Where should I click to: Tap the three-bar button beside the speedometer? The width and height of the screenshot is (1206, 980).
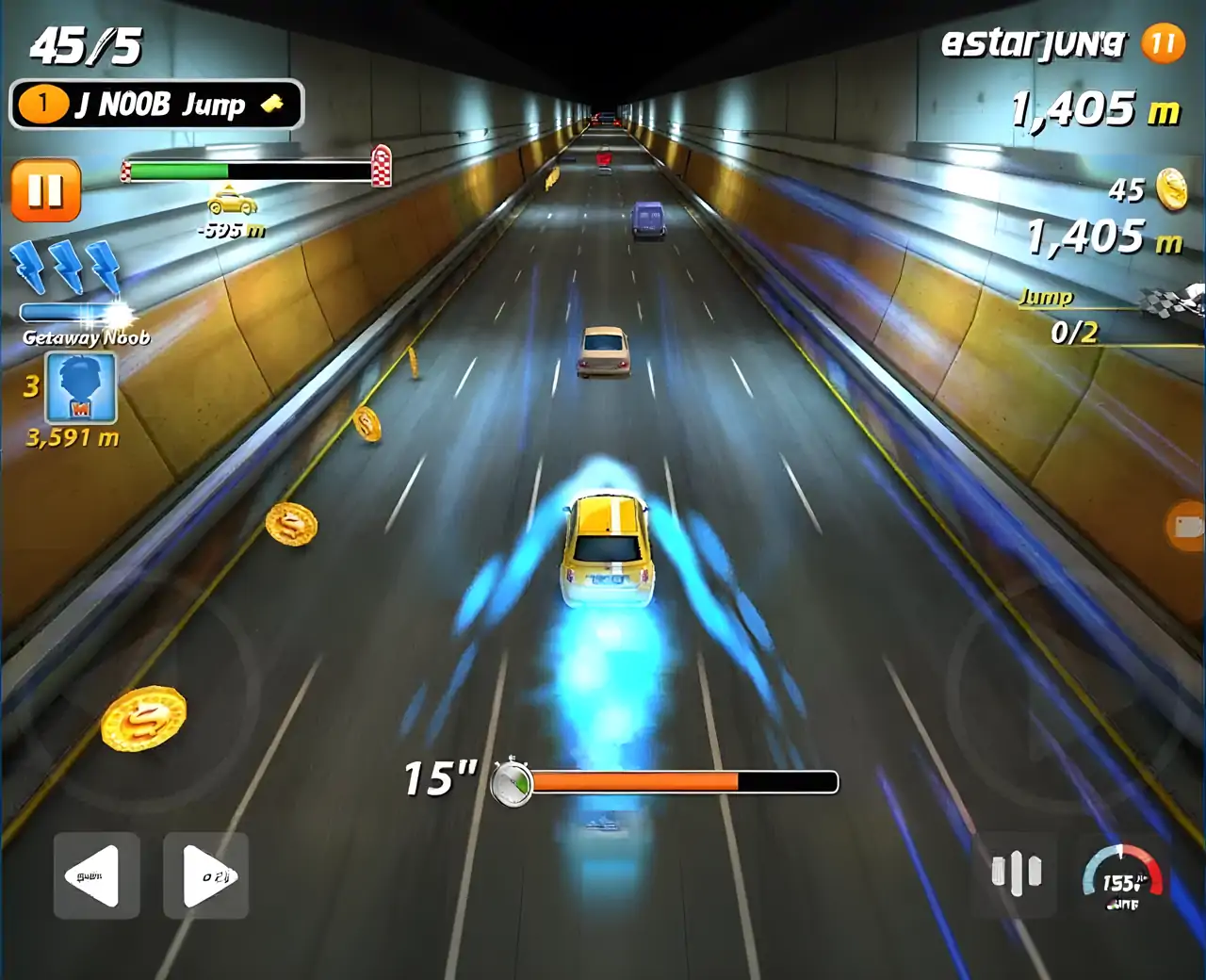click(1016, 873)
